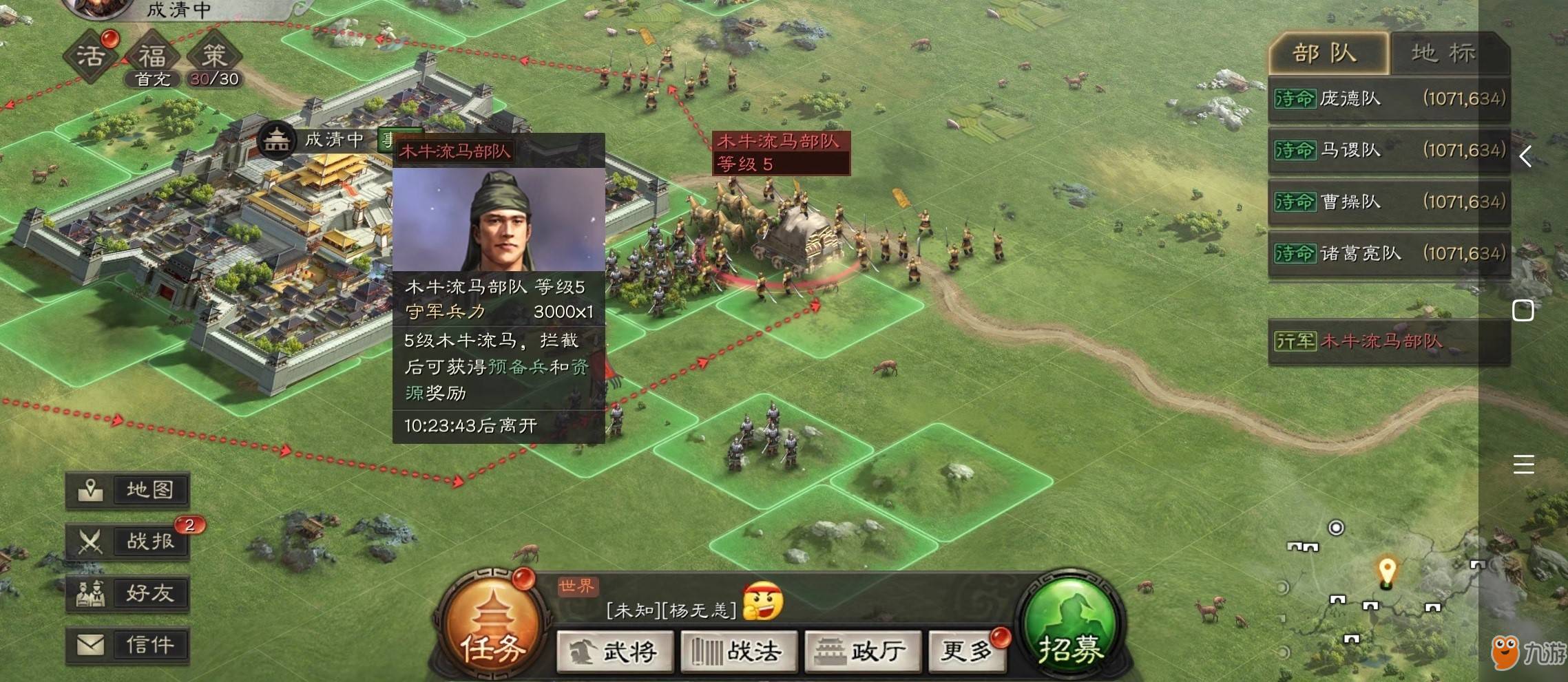Screen dimensions: 1568x682
Task: Open the 首充 first recharge offer
Action: (x=153, y=80)
